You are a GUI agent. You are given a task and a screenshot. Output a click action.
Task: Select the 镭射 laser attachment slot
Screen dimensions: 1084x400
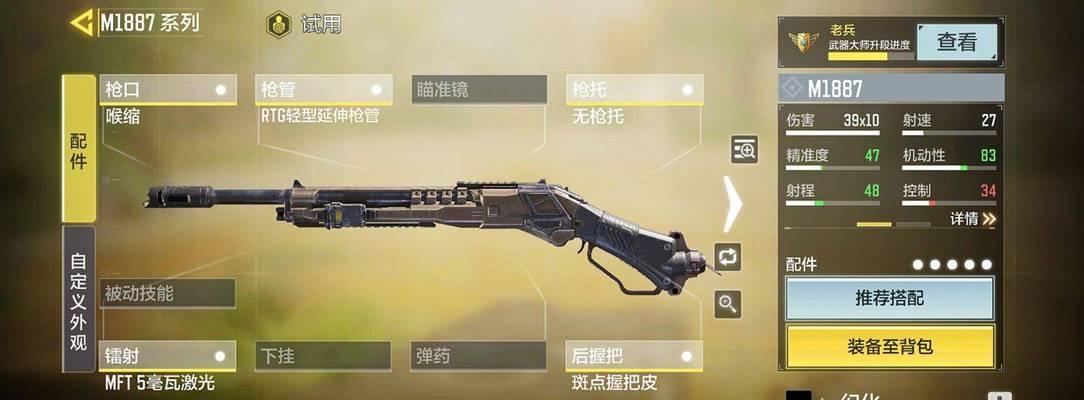[x=168, y=356]
